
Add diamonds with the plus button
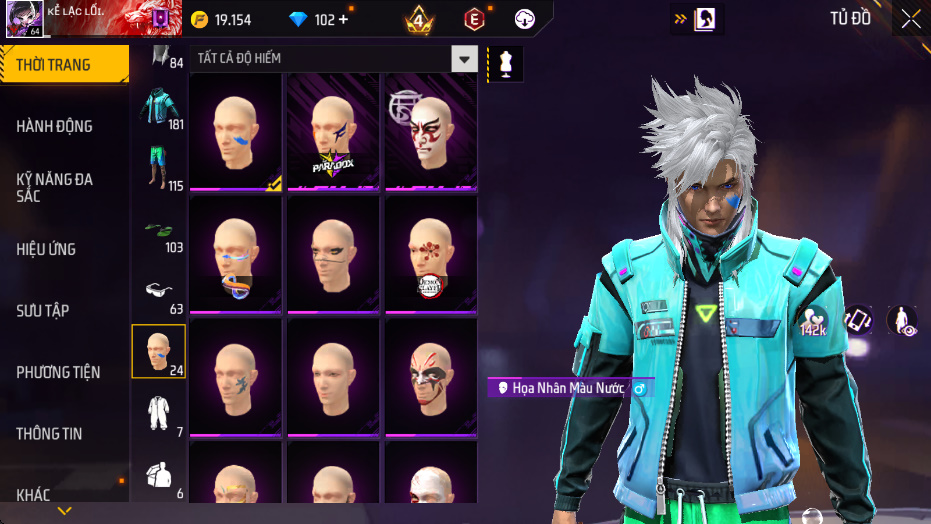pyautogui.click(x=344, y=20)
